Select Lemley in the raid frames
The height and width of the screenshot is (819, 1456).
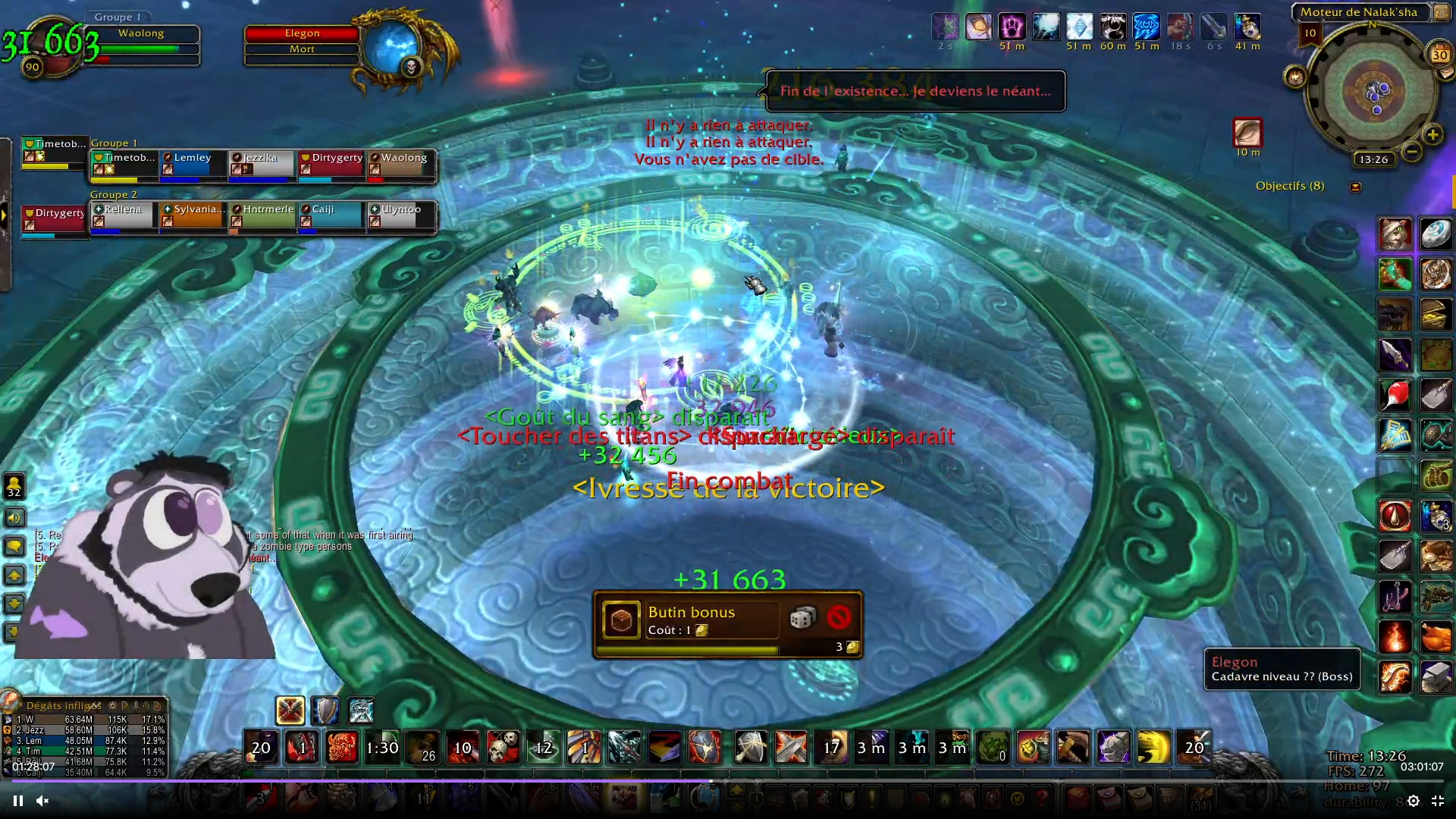pos(193,164)
